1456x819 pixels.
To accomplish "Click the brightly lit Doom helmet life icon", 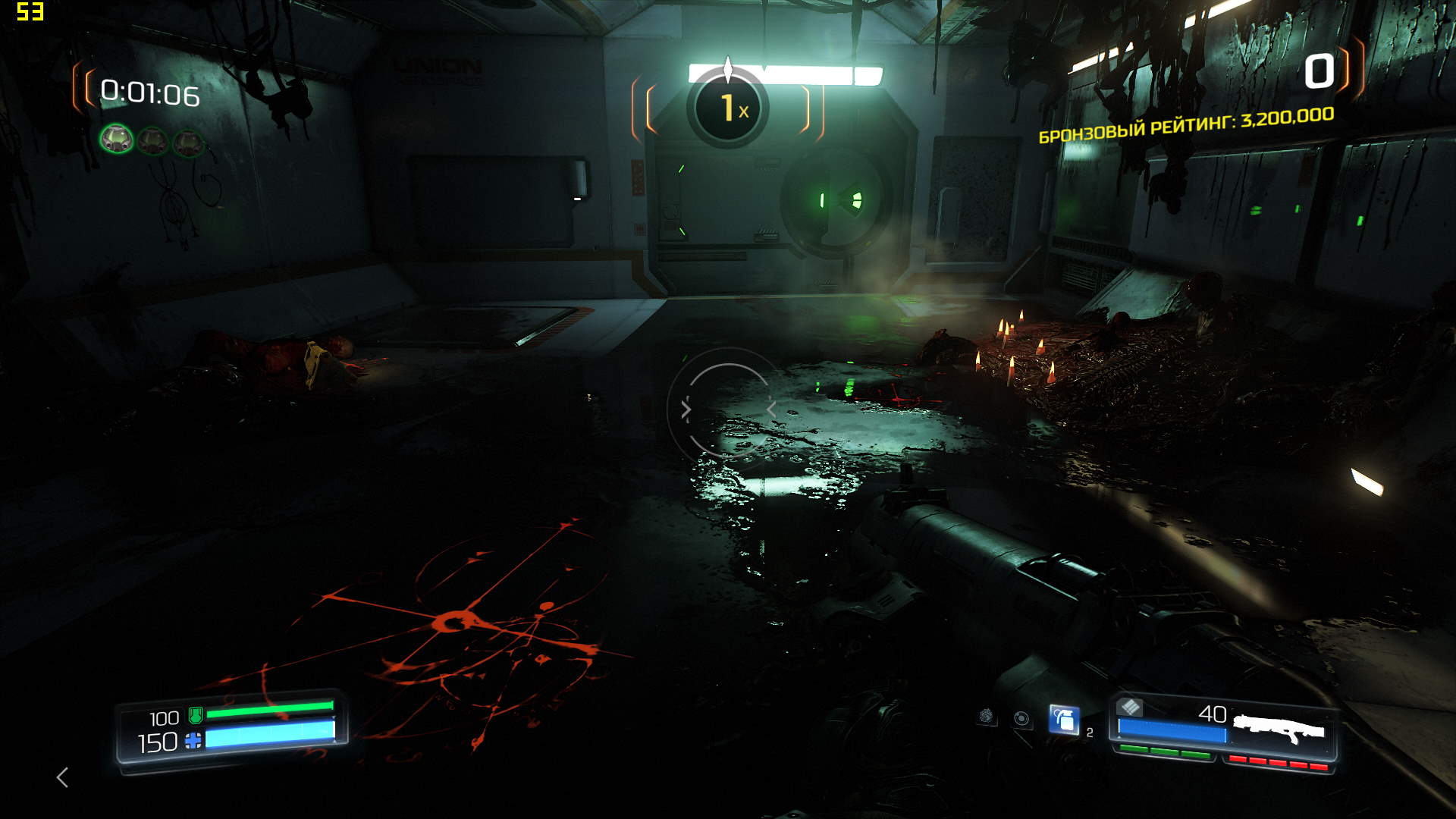I will pos(117,140).
